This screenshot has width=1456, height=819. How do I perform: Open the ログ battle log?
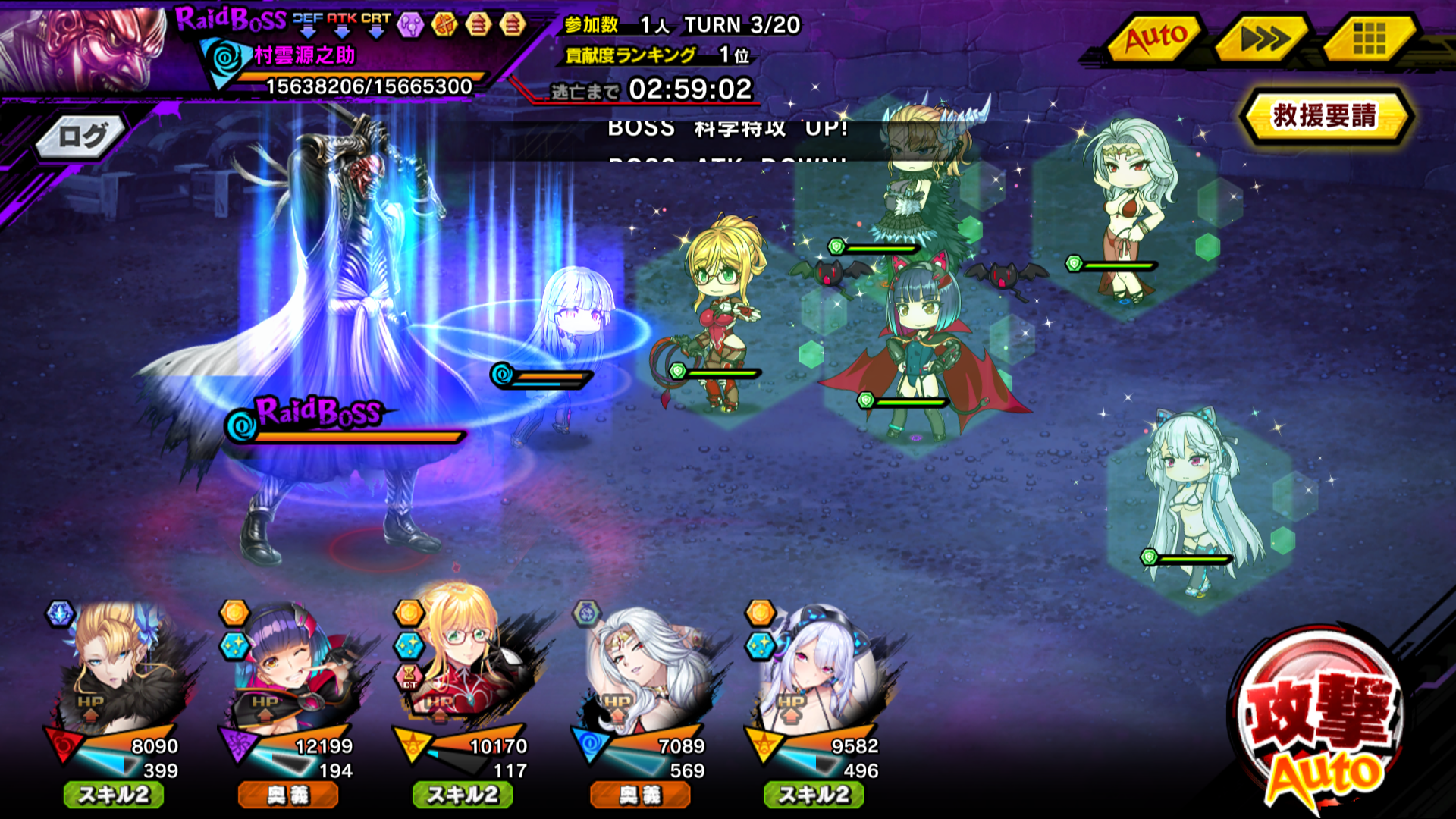(82, 137)
